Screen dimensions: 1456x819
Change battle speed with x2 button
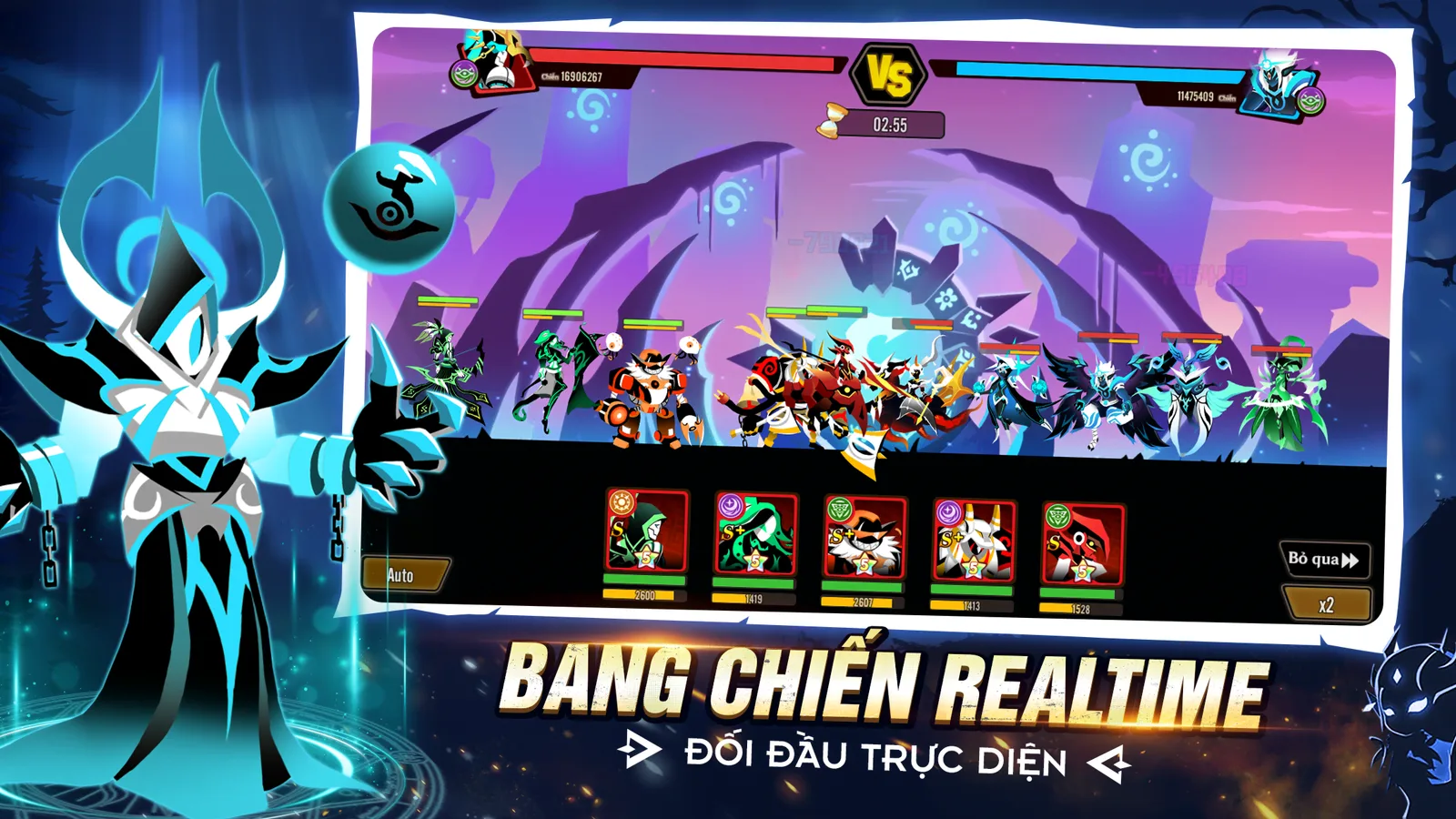tap(1326, 604)
